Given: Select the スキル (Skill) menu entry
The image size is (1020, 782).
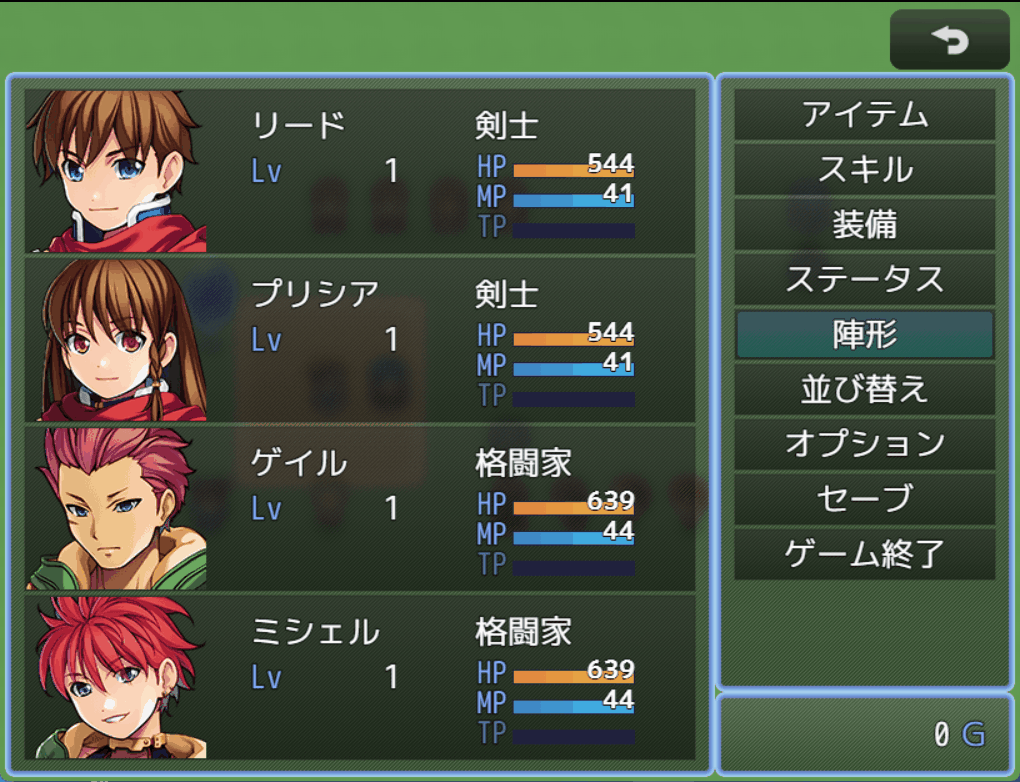Looking at the screenshot, I should pos(864,170).
